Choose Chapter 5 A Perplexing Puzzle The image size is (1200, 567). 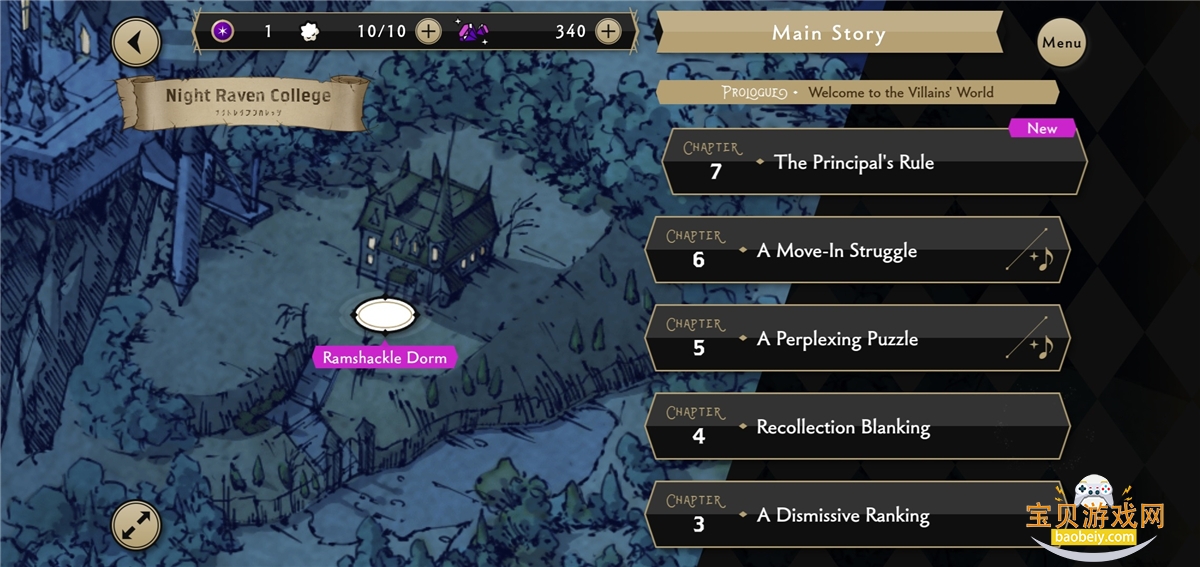point(857,339)
